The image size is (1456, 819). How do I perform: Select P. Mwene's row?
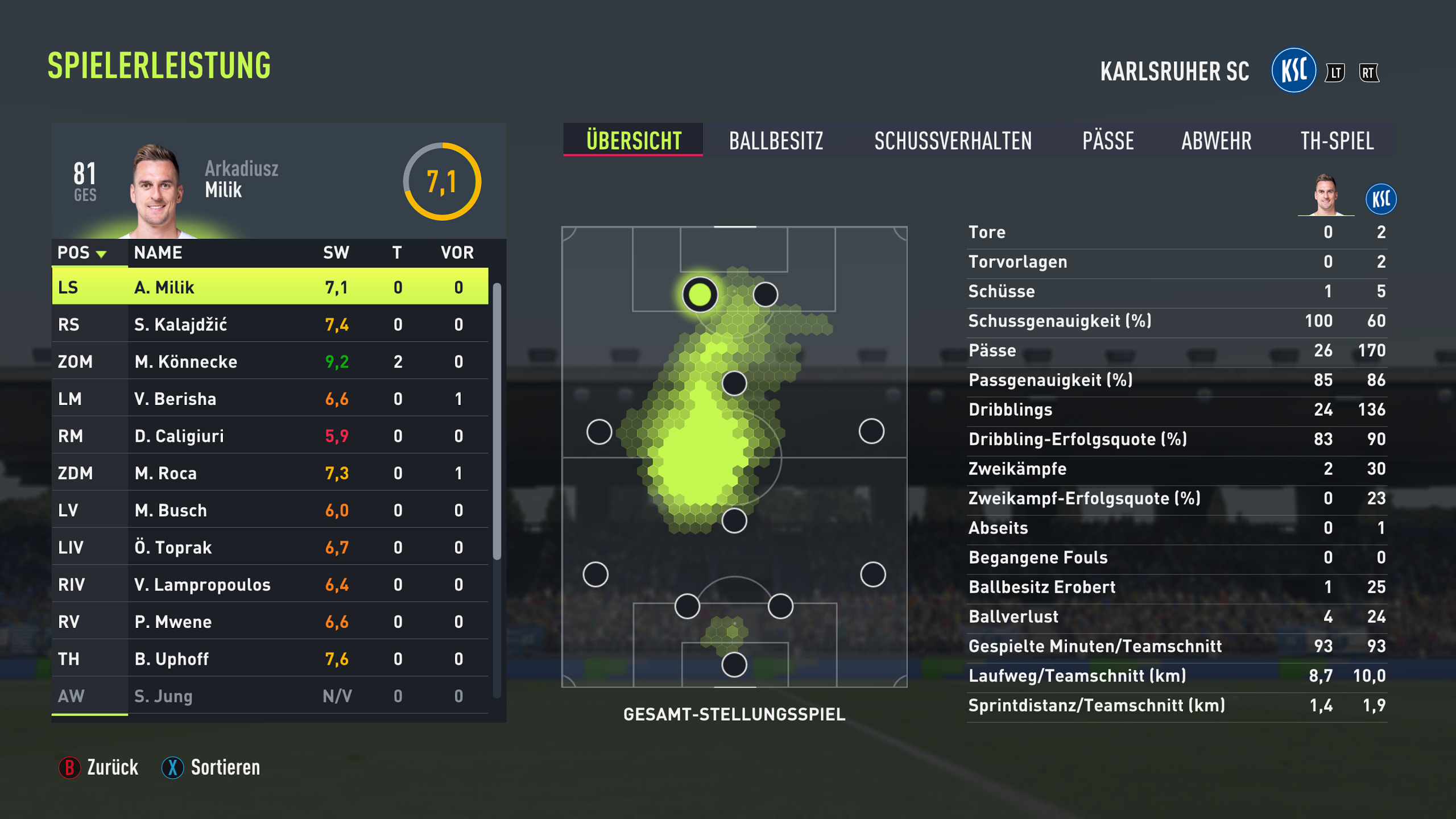coord(270,622)
